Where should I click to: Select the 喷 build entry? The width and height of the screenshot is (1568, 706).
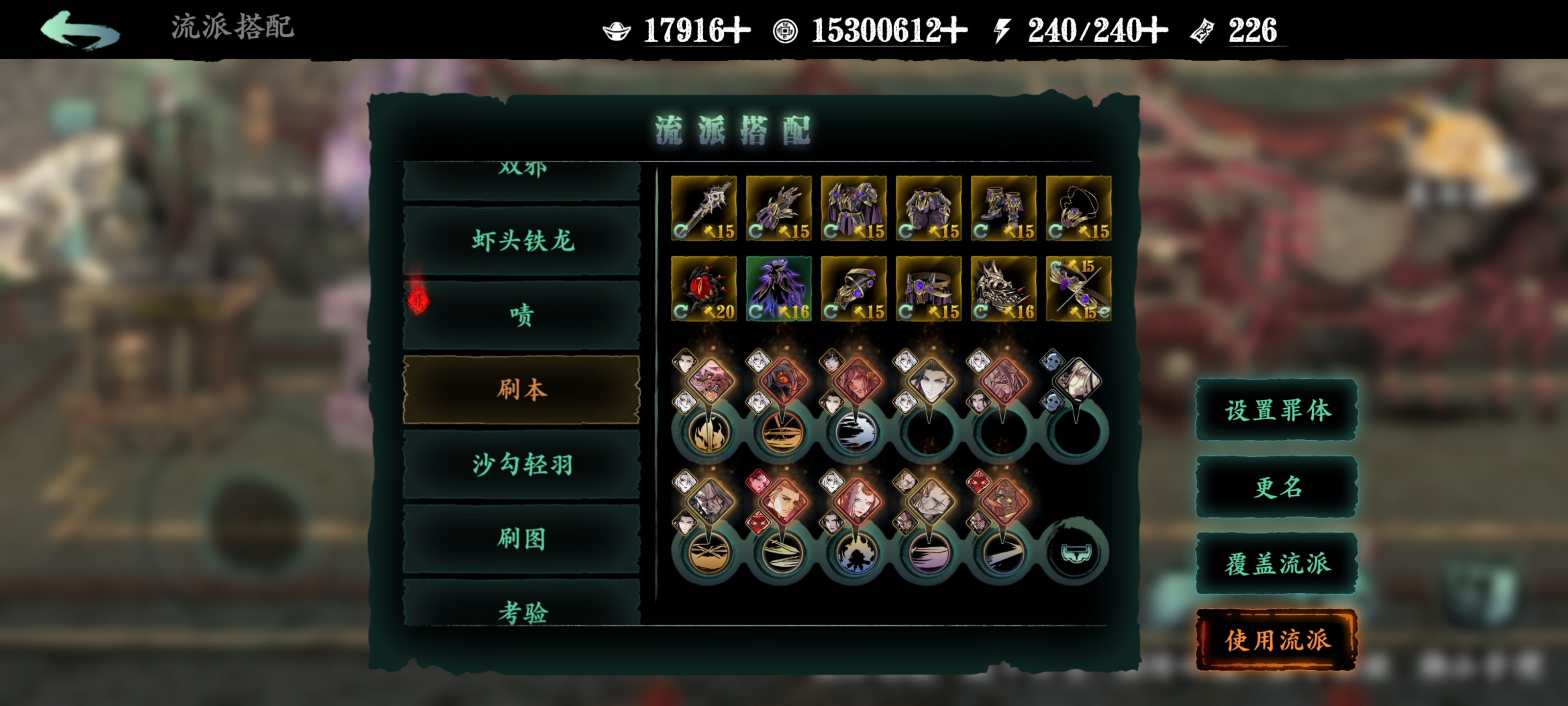522,315
